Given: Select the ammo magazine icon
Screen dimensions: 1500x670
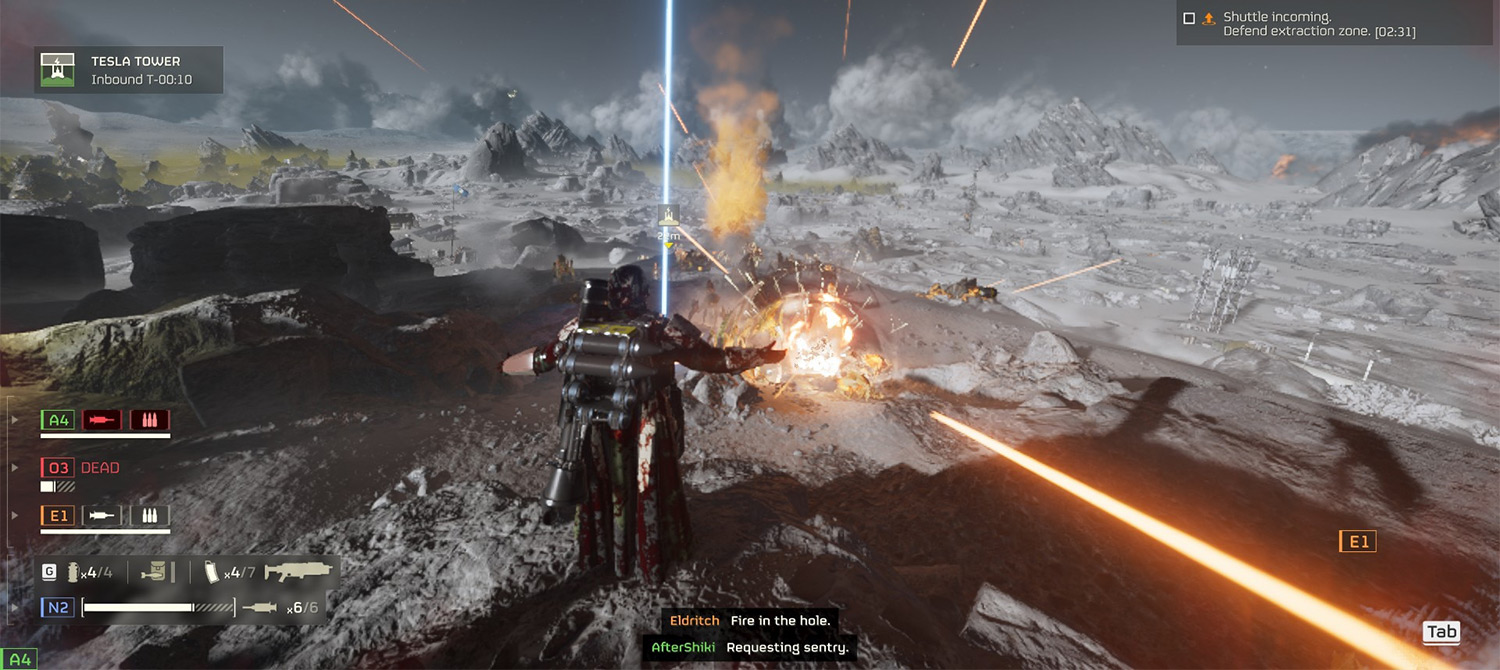Looking at the screenshot, I should click(x=211, y=572).
